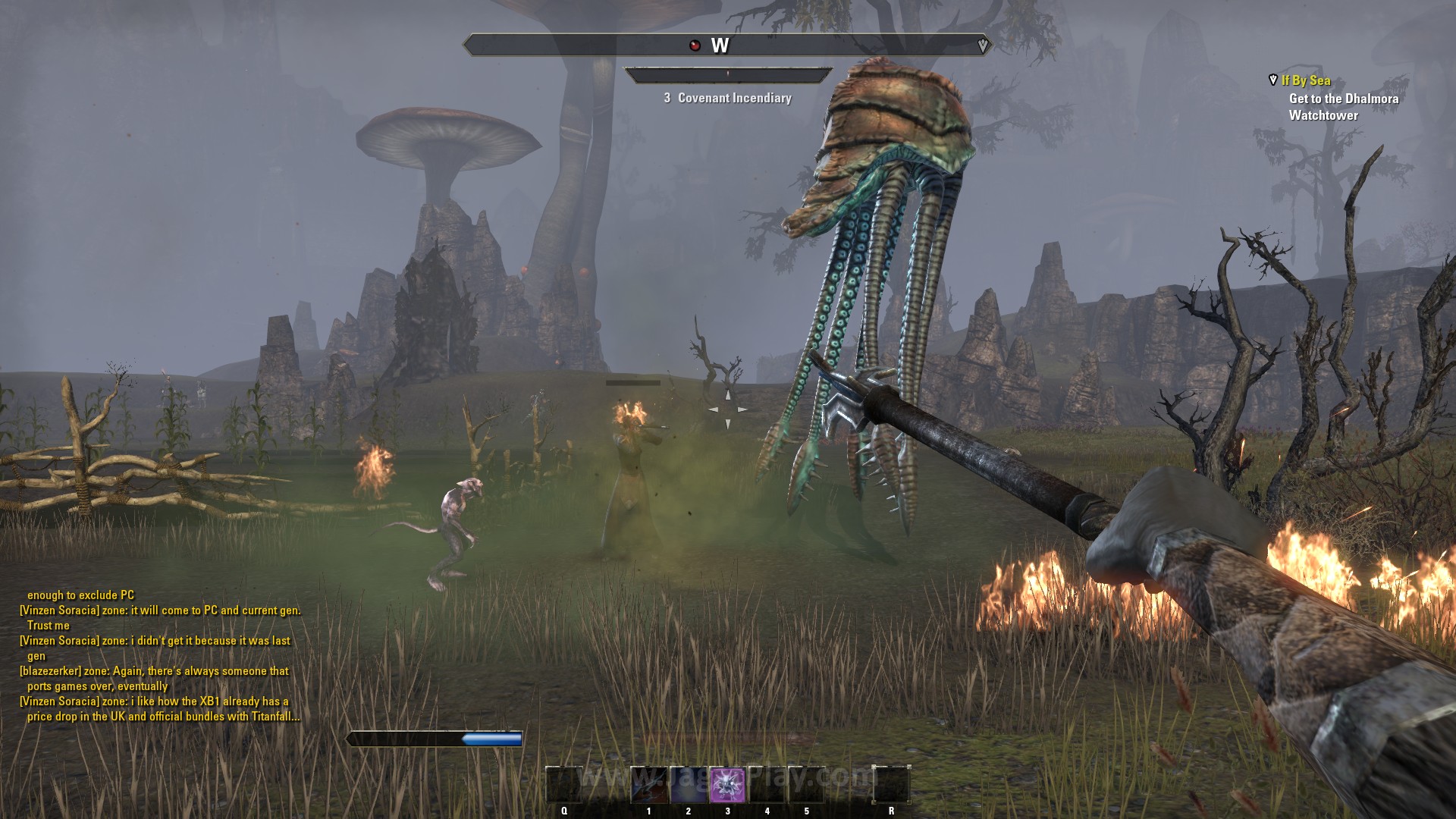The image size is (1456, 819).
Task: Click the compass bar at top
Action: pyautogui.click(x=726, y=45)
